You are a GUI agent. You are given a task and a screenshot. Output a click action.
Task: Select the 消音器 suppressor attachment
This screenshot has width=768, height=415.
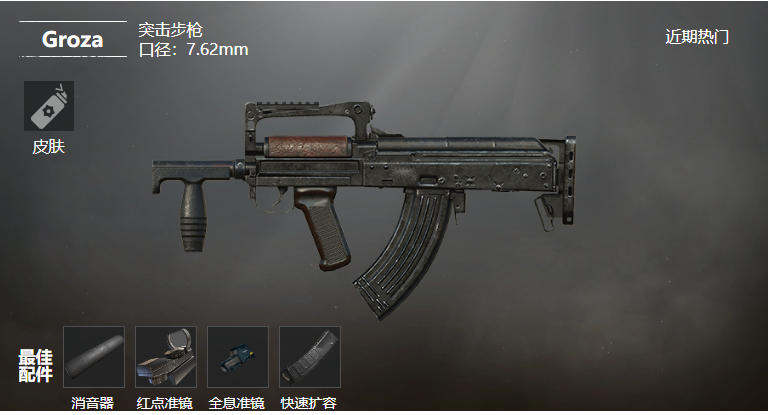93,357
